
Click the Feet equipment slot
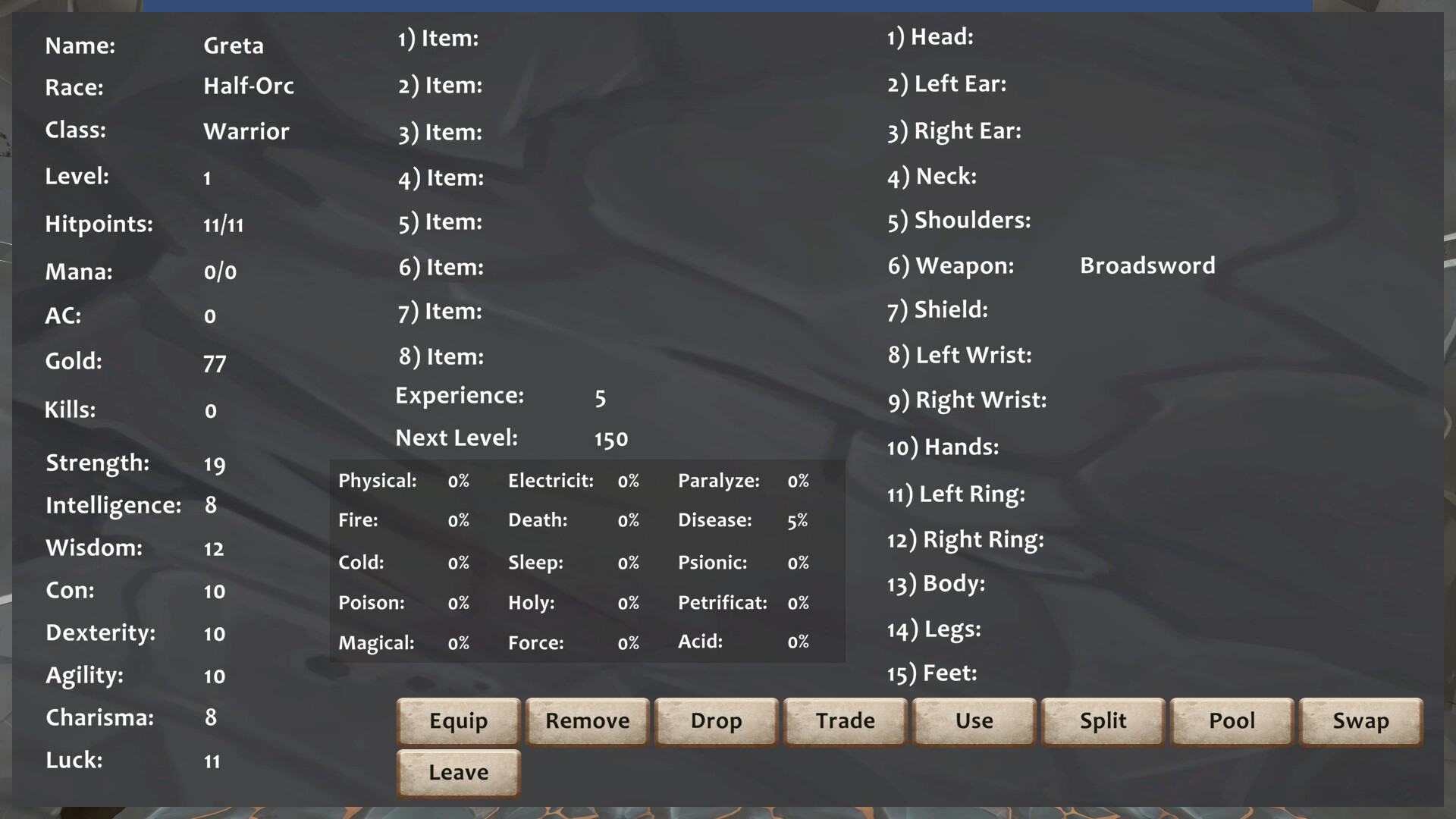pyautogui.click(x=932, y=673)
